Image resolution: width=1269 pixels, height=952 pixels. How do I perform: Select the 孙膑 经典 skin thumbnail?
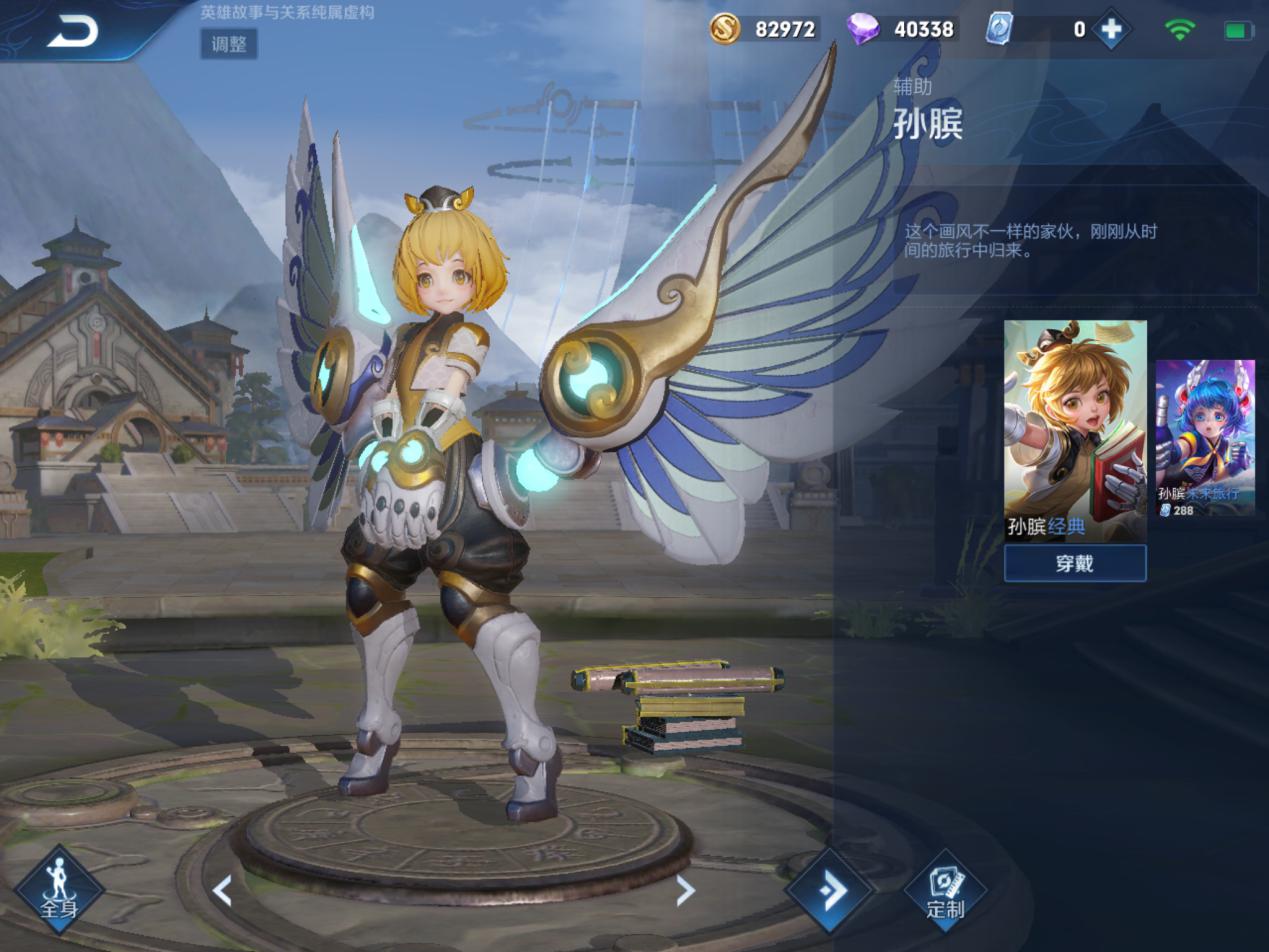[1075, 430]
